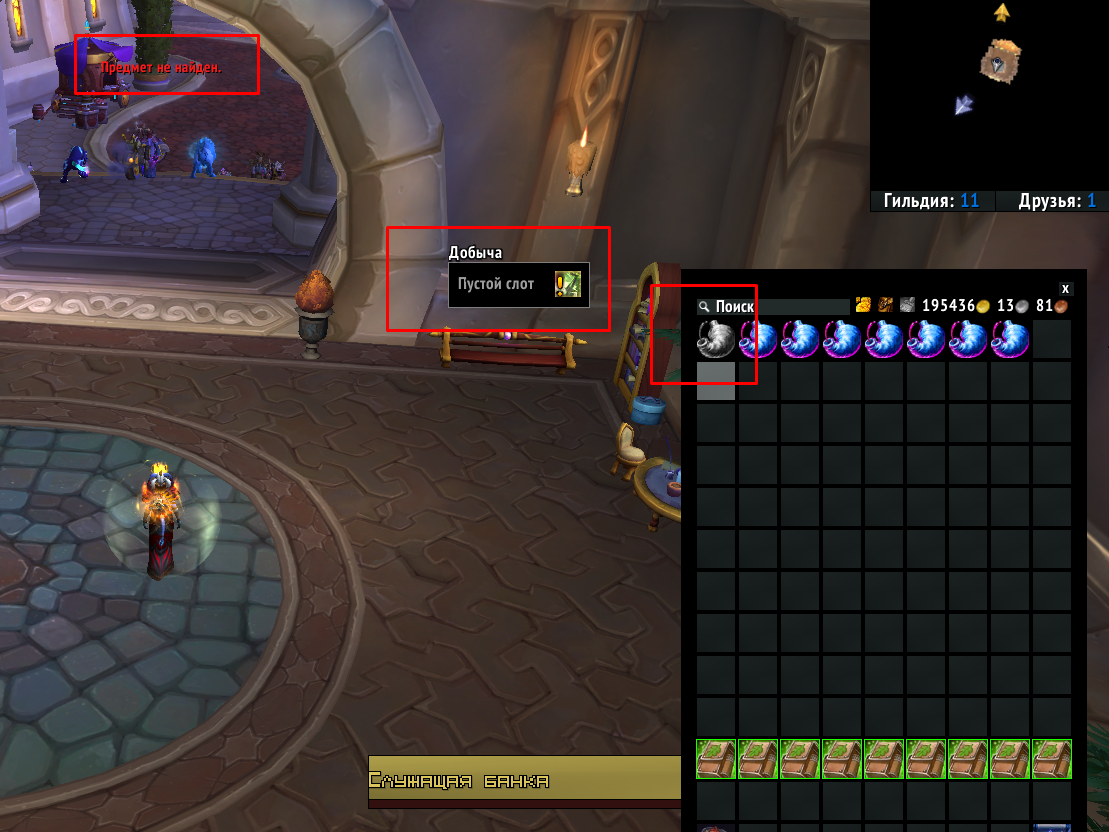Click the yellow gold-pile icon in bag header
1109x832 pixels.
(x=863, y=305)
